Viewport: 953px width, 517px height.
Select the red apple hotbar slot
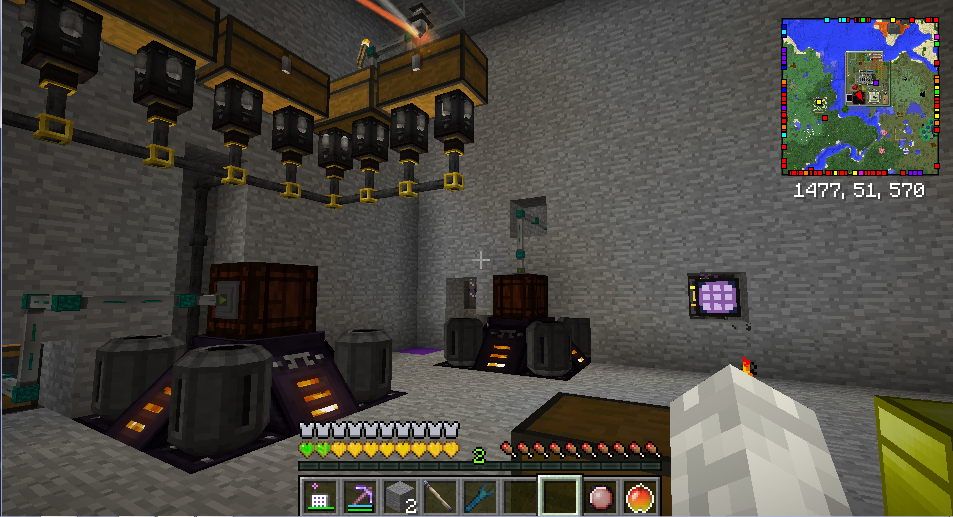point(639,496)
